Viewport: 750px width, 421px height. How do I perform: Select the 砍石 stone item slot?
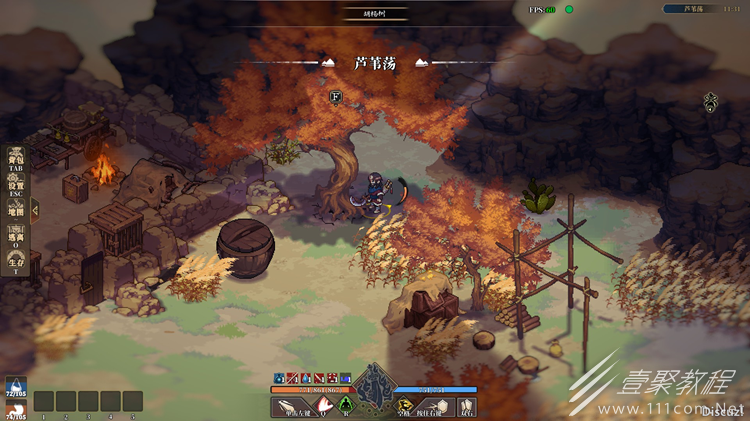point(467,406)
